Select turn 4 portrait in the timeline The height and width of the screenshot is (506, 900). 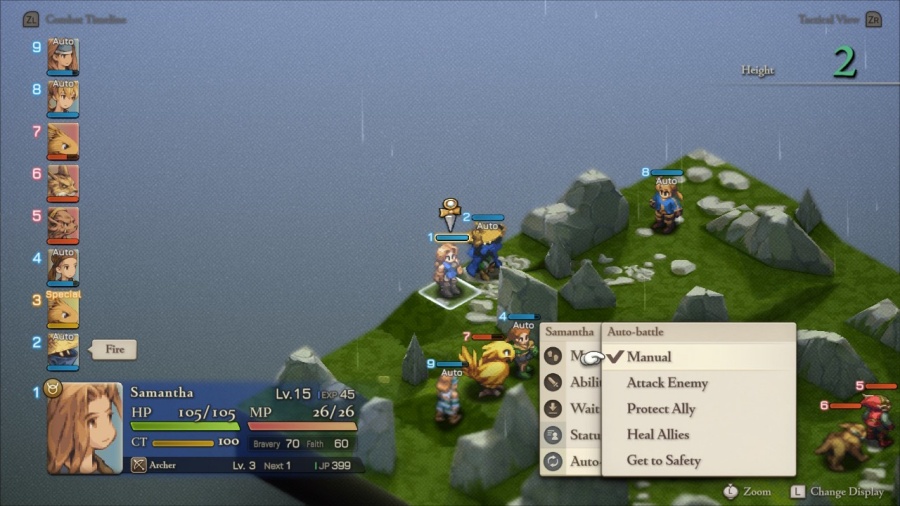(x=63, y=268)
